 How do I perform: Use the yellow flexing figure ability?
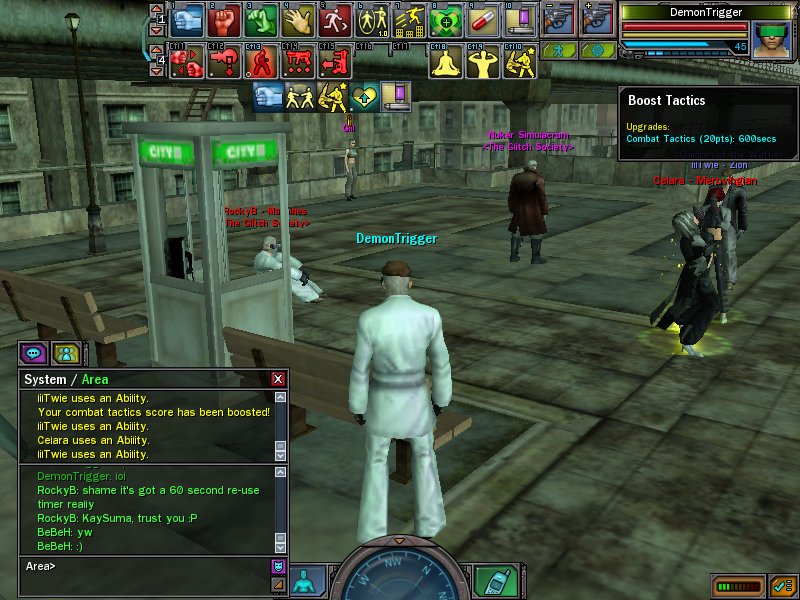(x=483, y=62)
